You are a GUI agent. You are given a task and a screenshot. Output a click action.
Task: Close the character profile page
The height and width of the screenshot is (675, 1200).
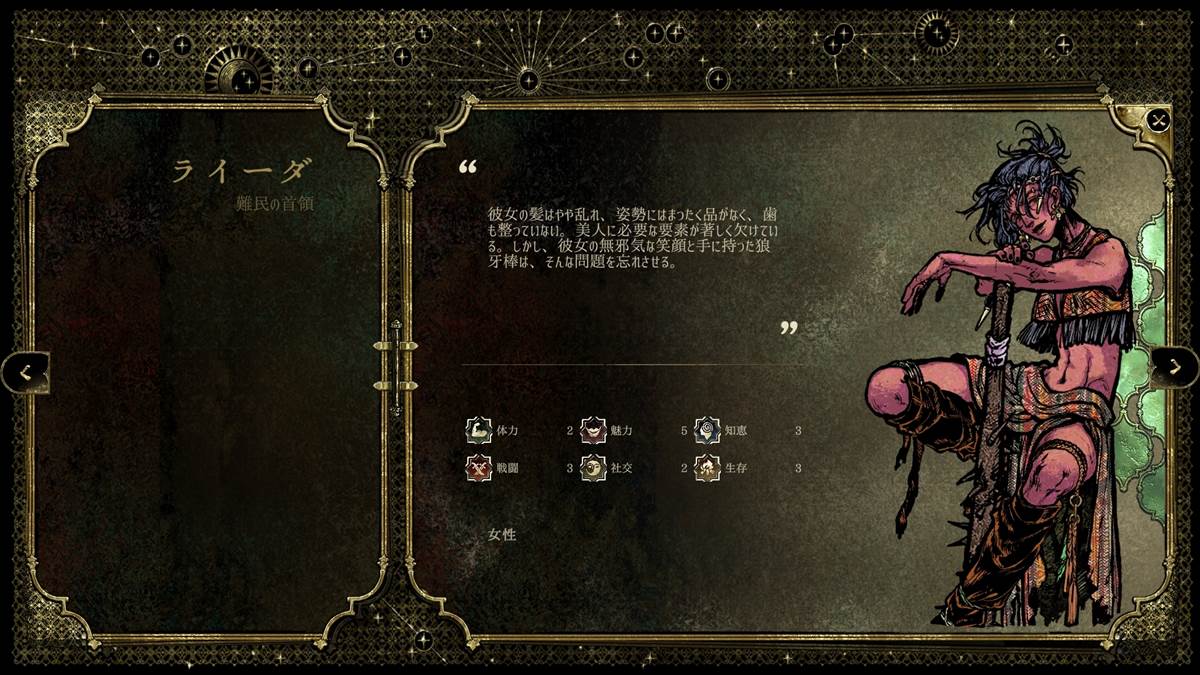(1158, 121)
